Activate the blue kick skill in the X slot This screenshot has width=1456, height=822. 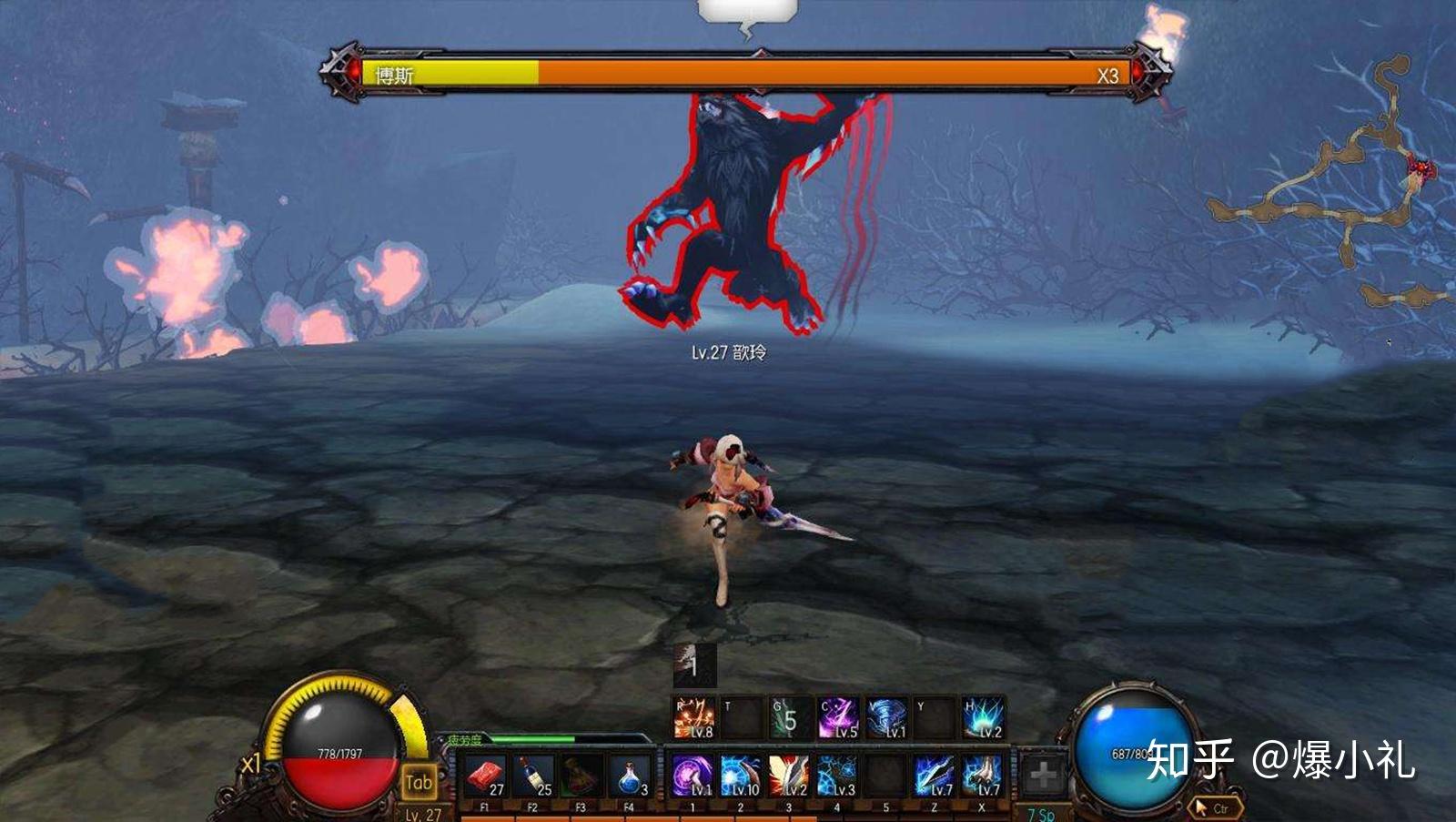[x=982, y=776]
